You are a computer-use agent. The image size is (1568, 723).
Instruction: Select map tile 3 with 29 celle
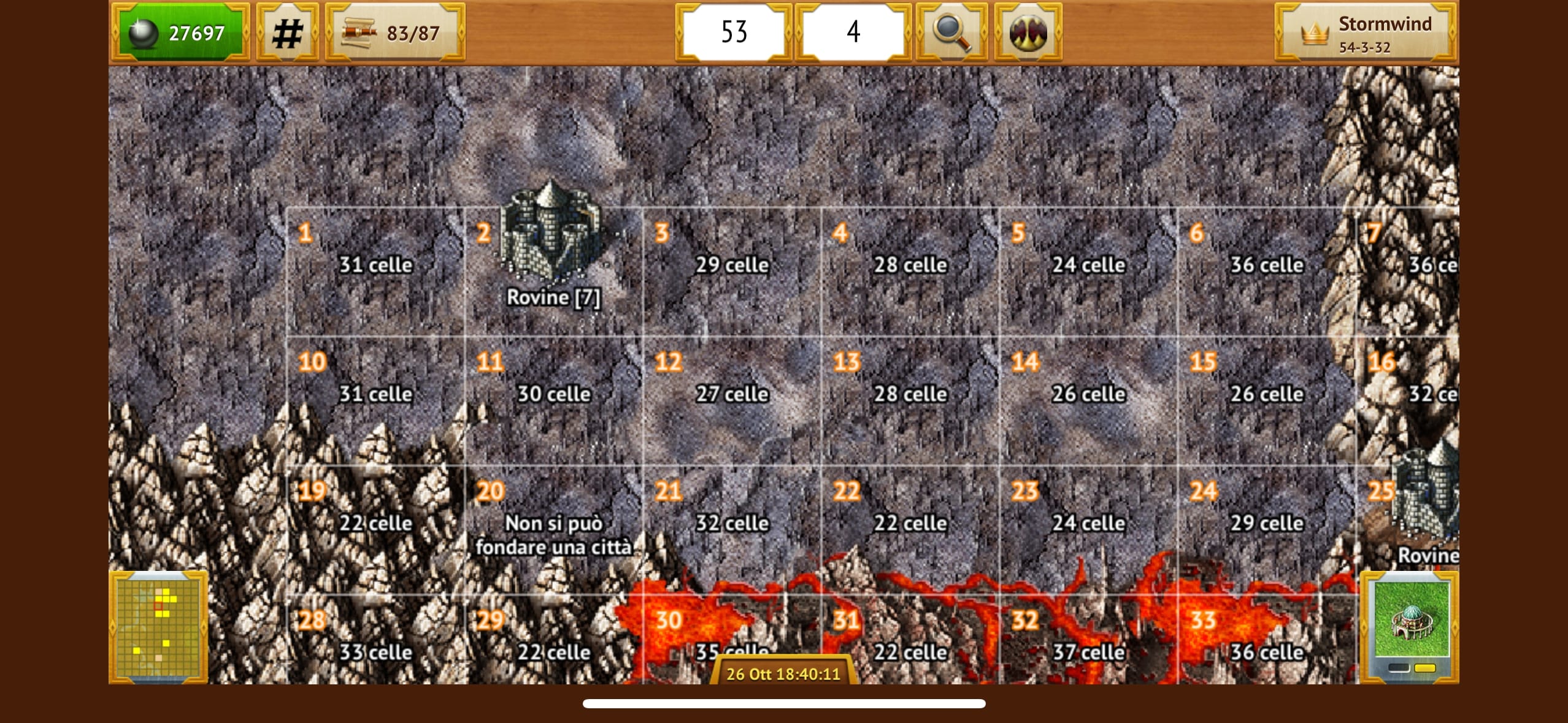point(731,272)
